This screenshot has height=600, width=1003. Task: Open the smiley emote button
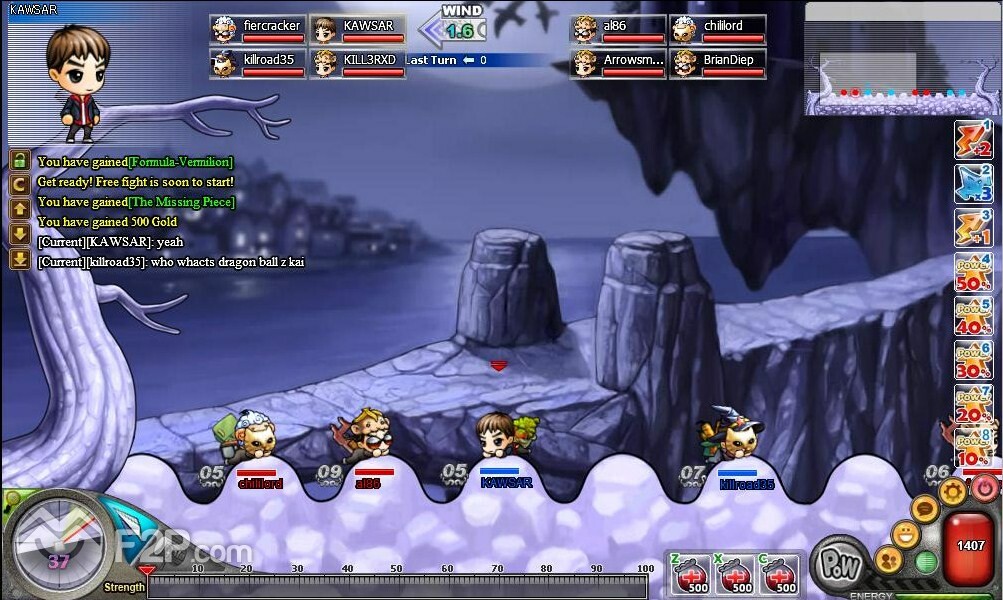click(x=906, y=533)
